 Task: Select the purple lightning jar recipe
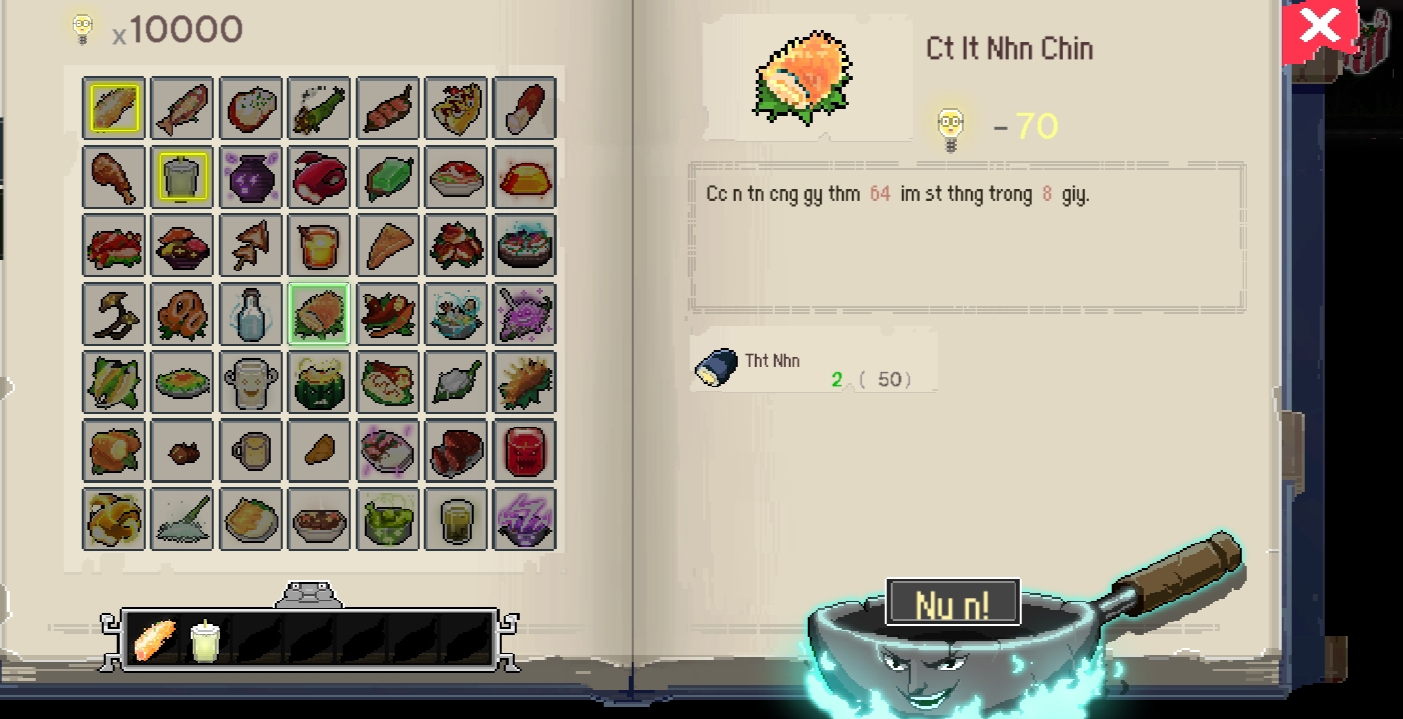[x=250, y=177]
